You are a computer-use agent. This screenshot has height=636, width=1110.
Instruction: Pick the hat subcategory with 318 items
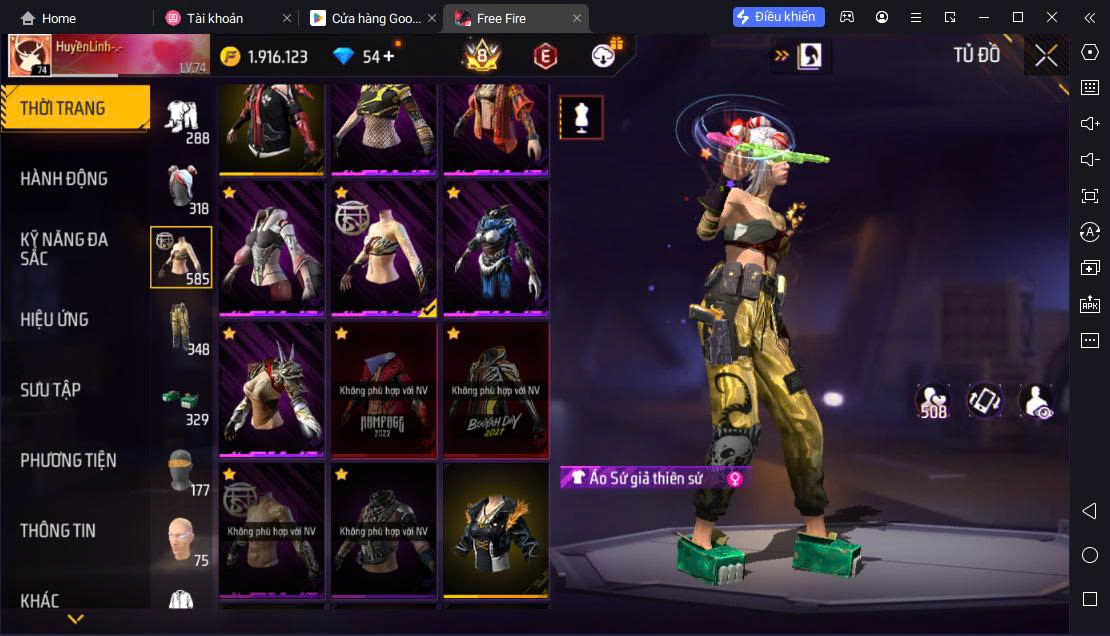click(181, 187)
